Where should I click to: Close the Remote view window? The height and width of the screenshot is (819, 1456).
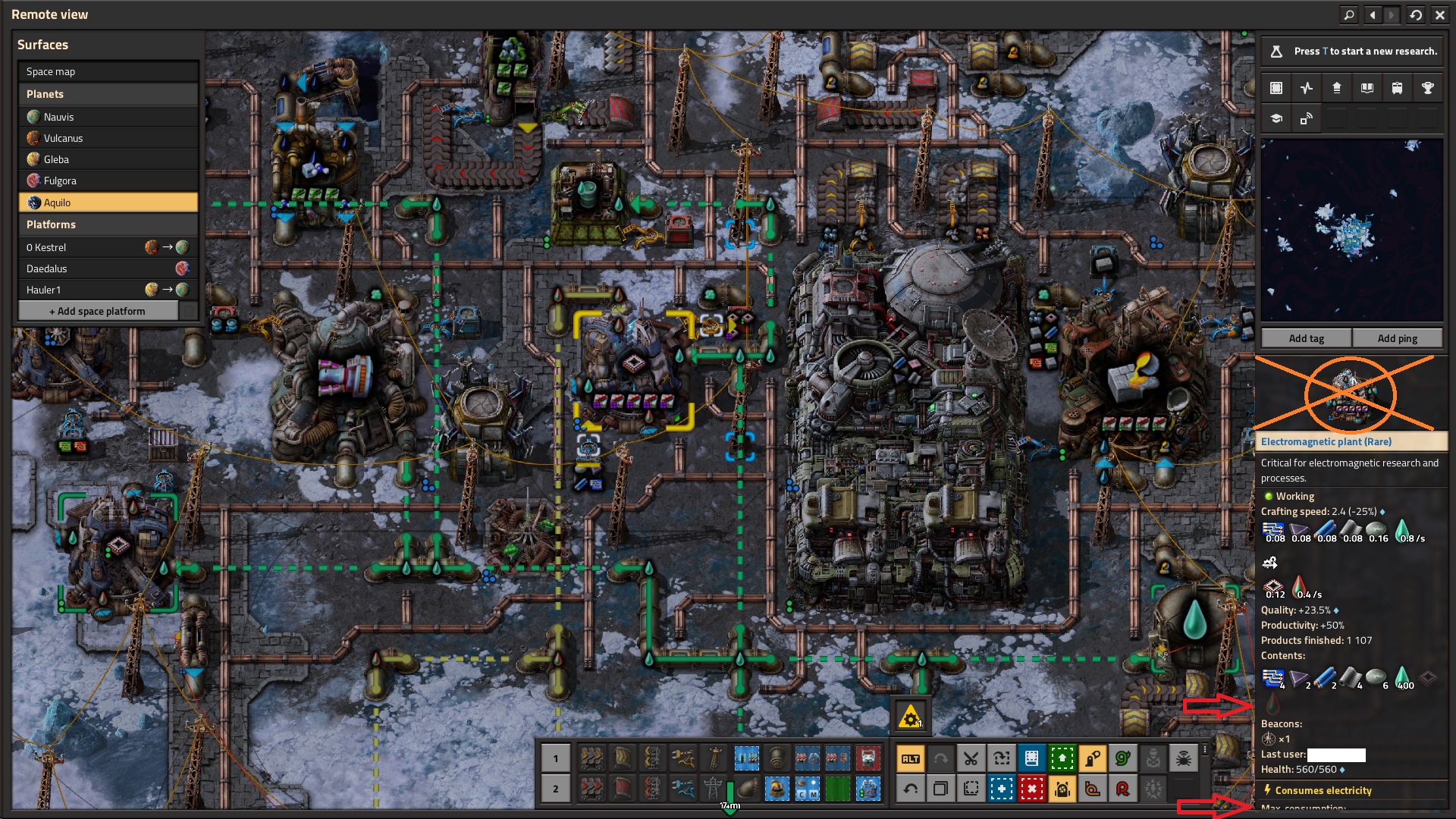(1440, 14)
